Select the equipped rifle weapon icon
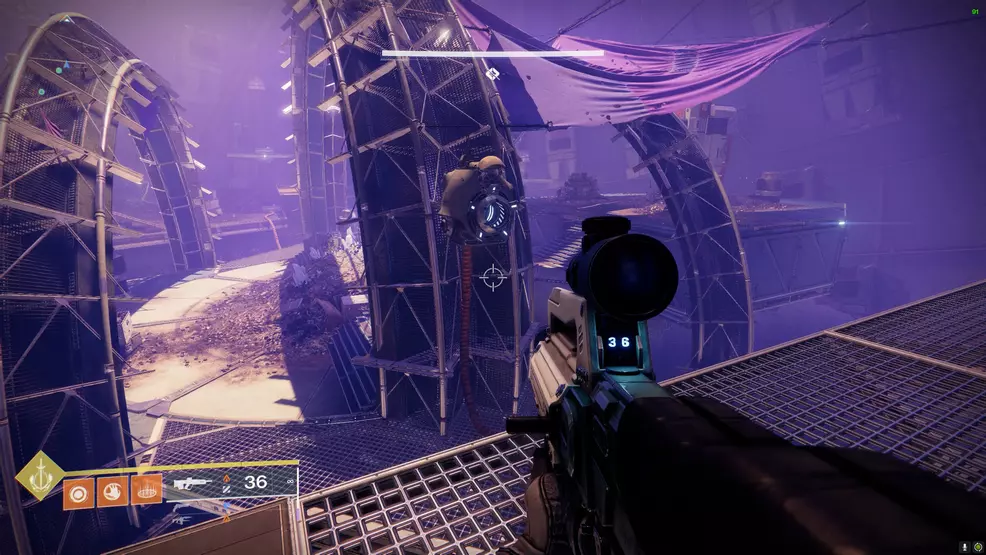This screenshot has width=986, height=555. pos(193,484)
